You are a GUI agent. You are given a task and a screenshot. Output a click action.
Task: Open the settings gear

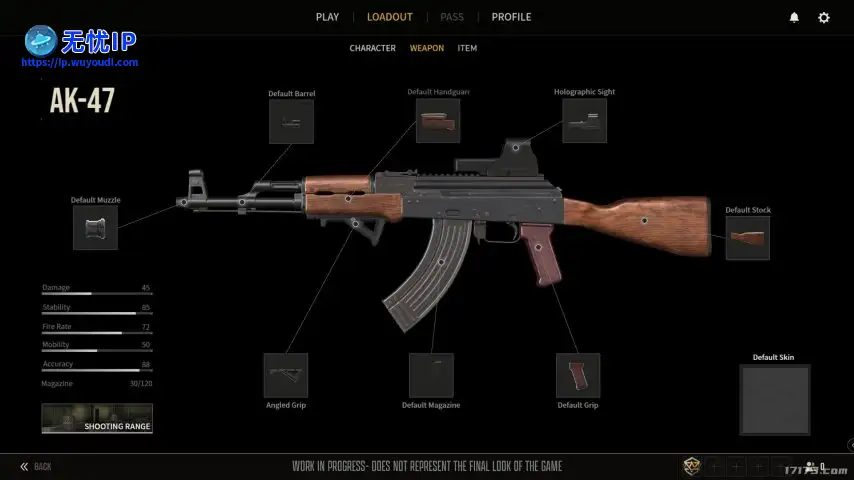tap(824, 18)
